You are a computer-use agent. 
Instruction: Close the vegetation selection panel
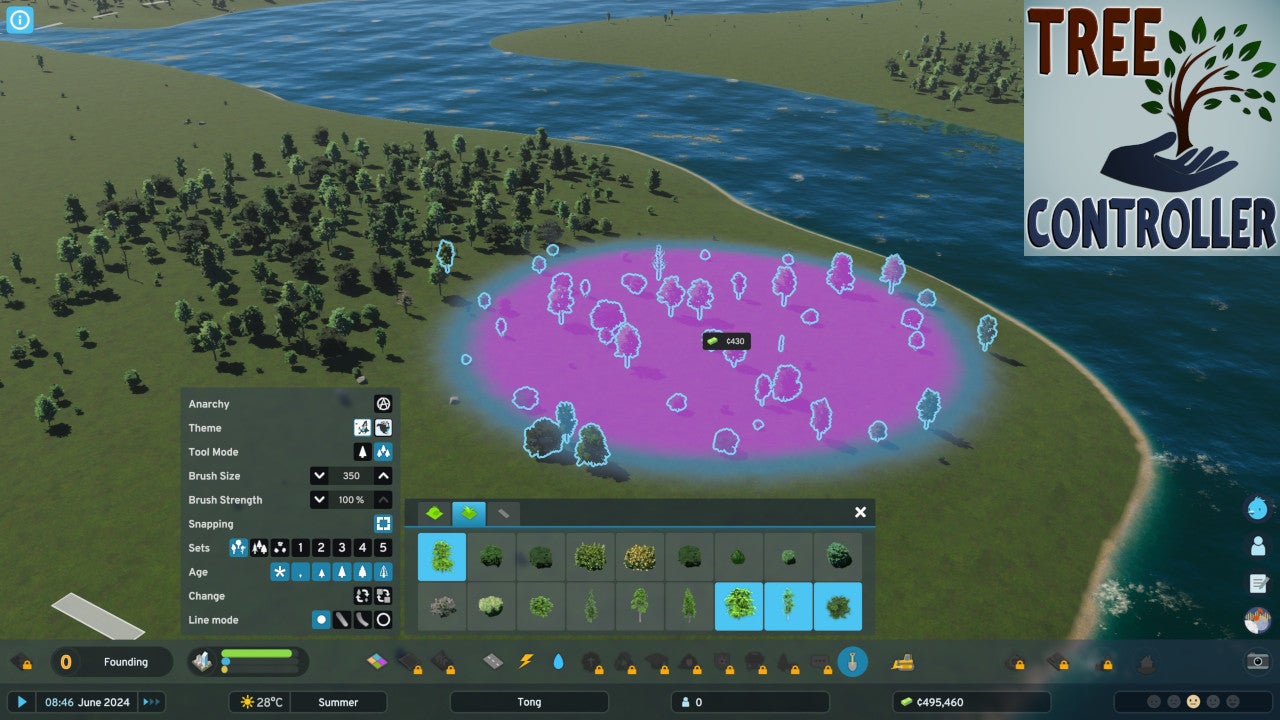tap(860, 512)
